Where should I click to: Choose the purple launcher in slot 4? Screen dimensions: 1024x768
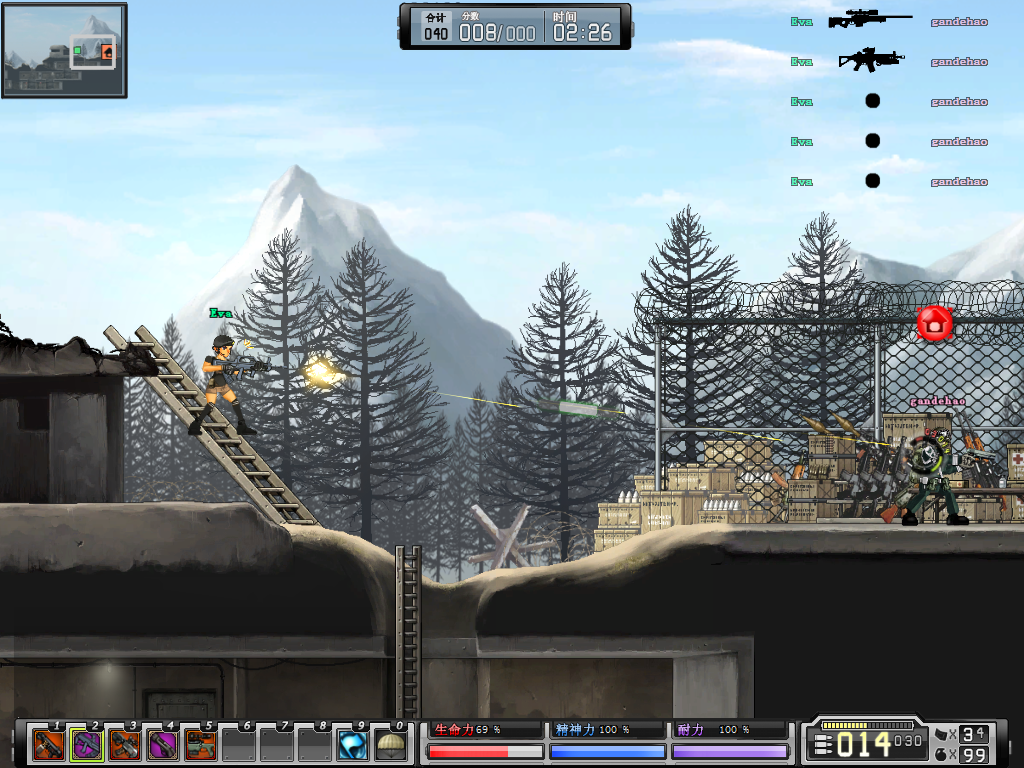point(162,745)
